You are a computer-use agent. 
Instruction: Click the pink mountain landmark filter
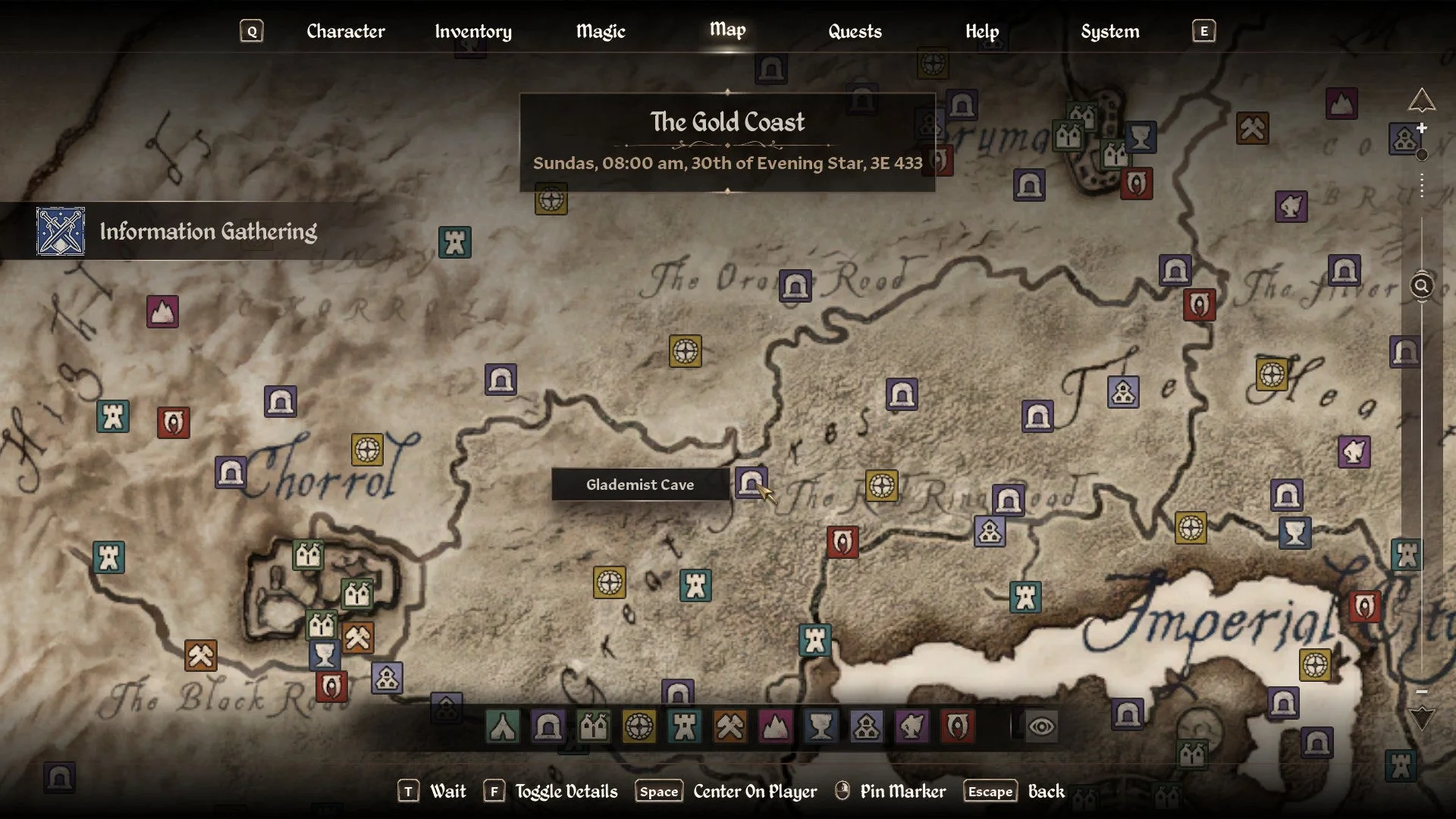coord(776,726)
